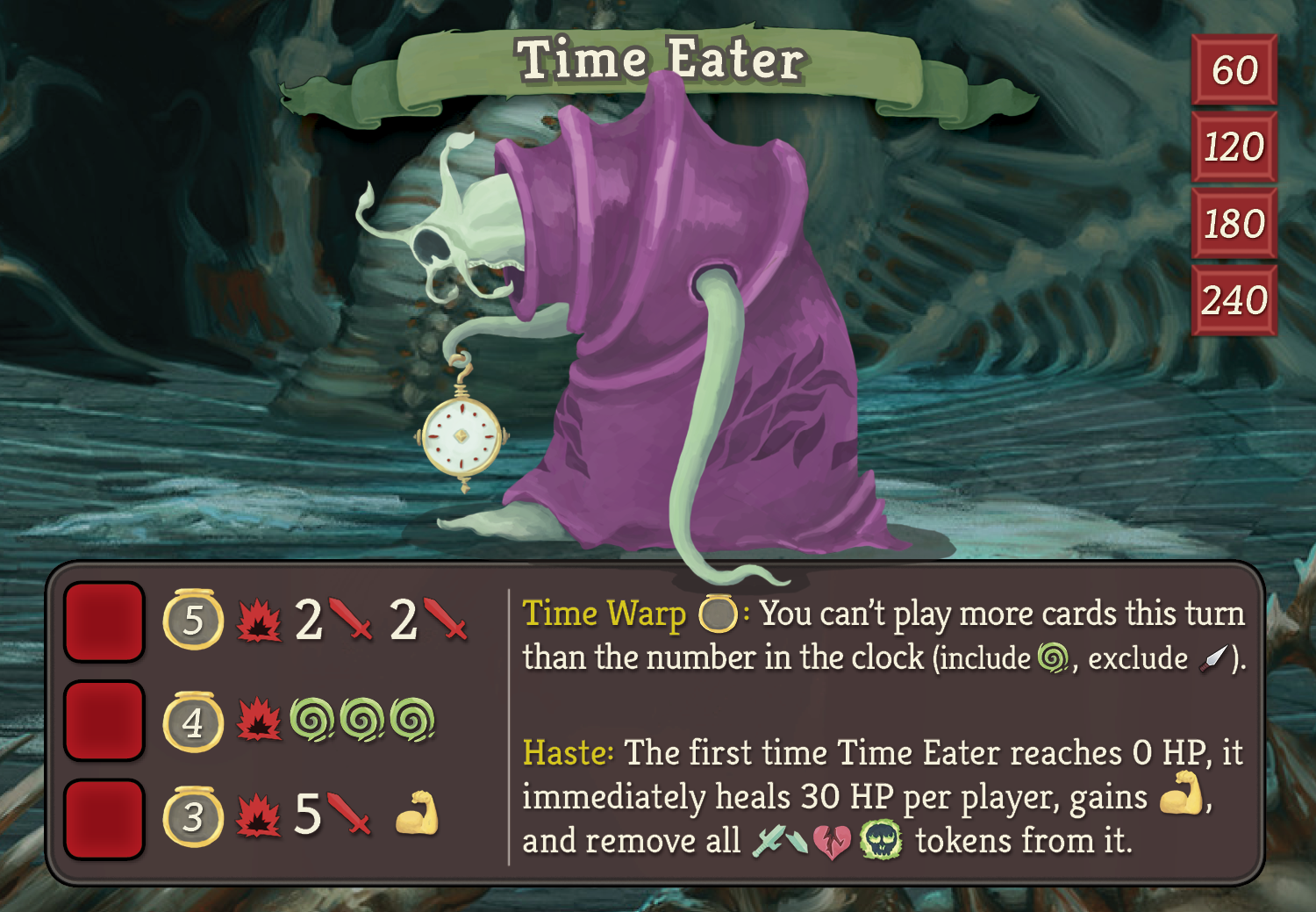Mark the red square beside clock 3
This screenshot has height=912, width=1316.
click(x=104, y=818)
